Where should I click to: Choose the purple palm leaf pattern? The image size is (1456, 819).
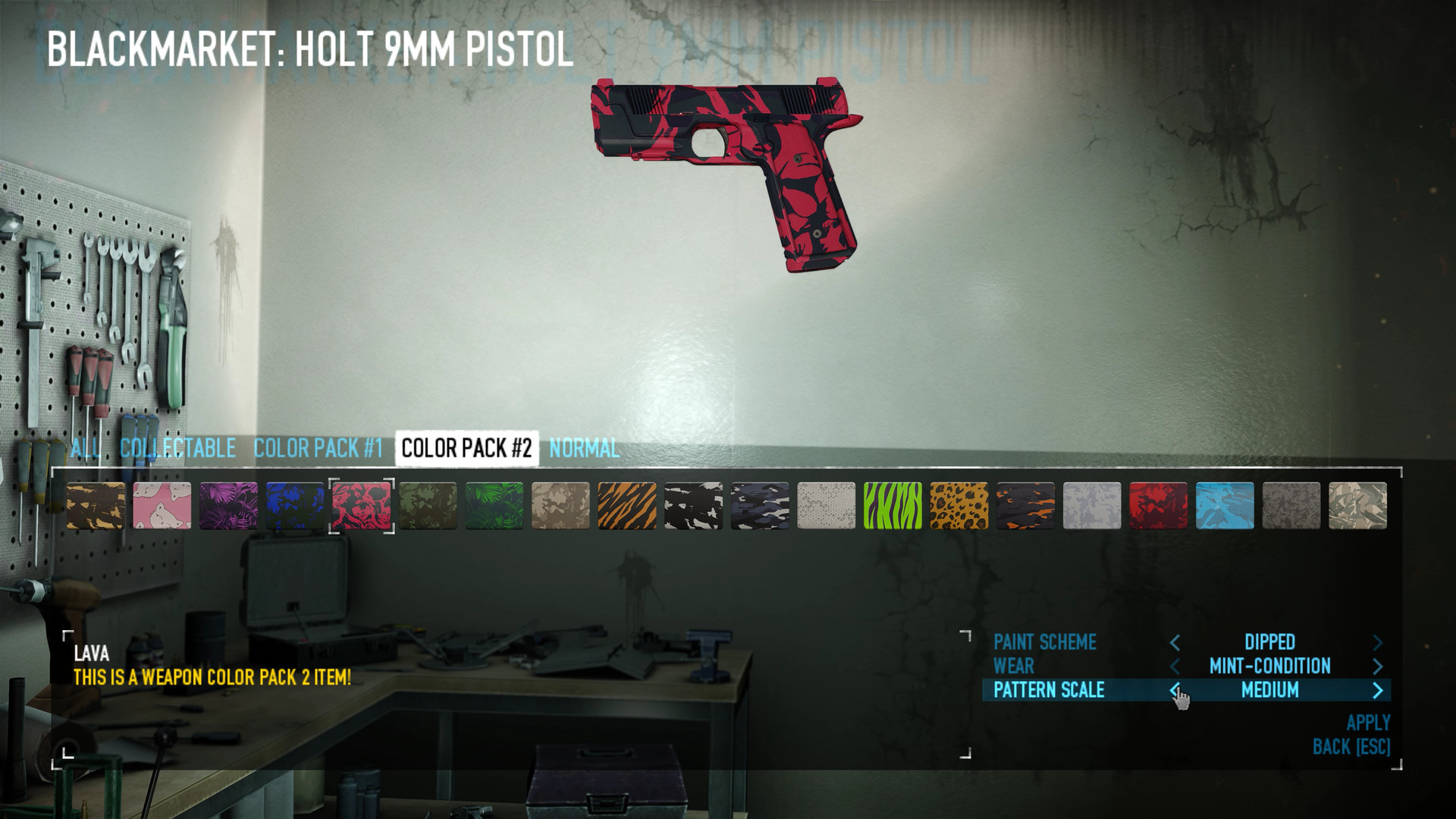(x=228, y=506)
